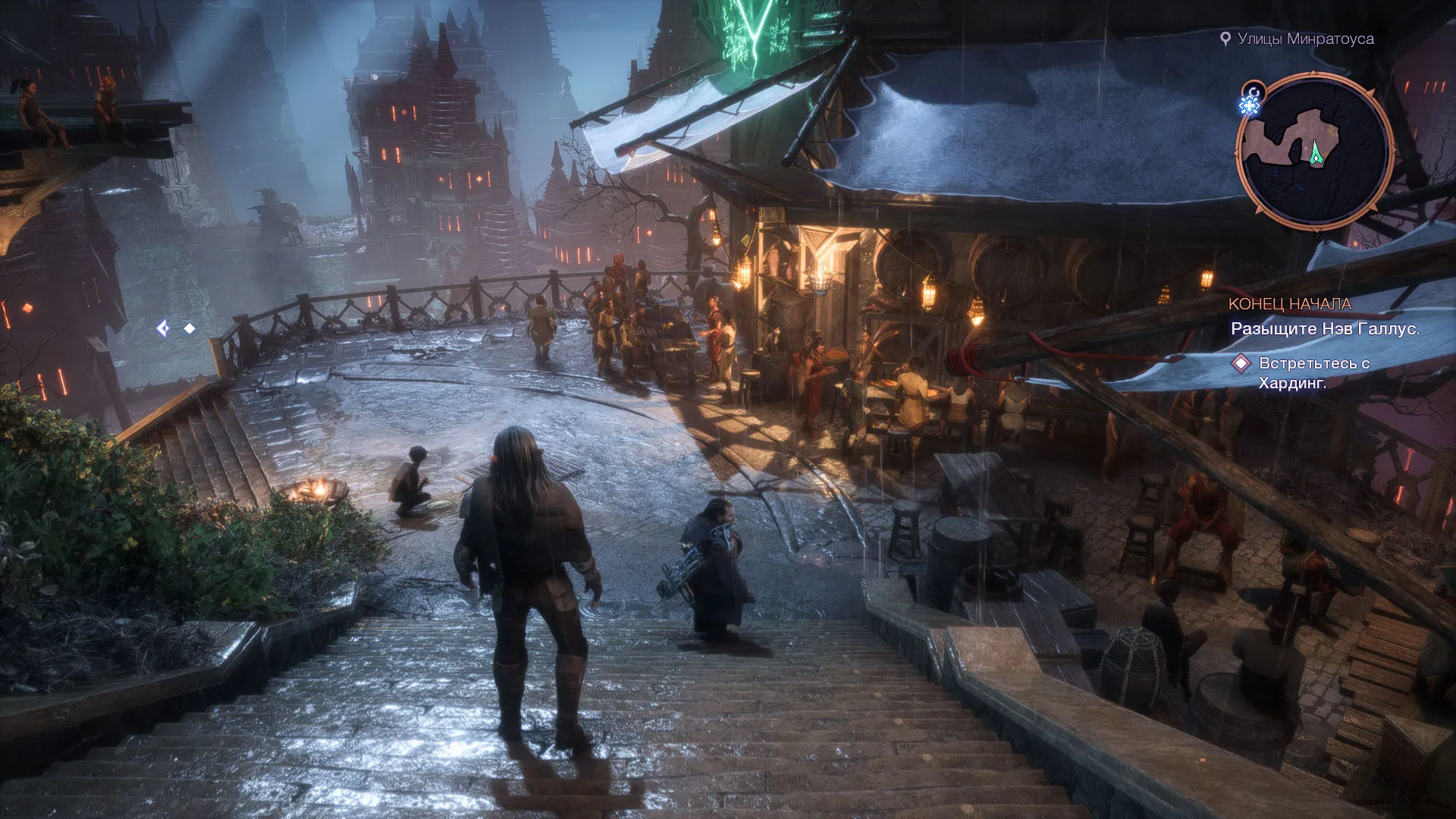This screenshot has height=819, width=1456.
Task: Open the circular minimap
Action: (1314, 152)
